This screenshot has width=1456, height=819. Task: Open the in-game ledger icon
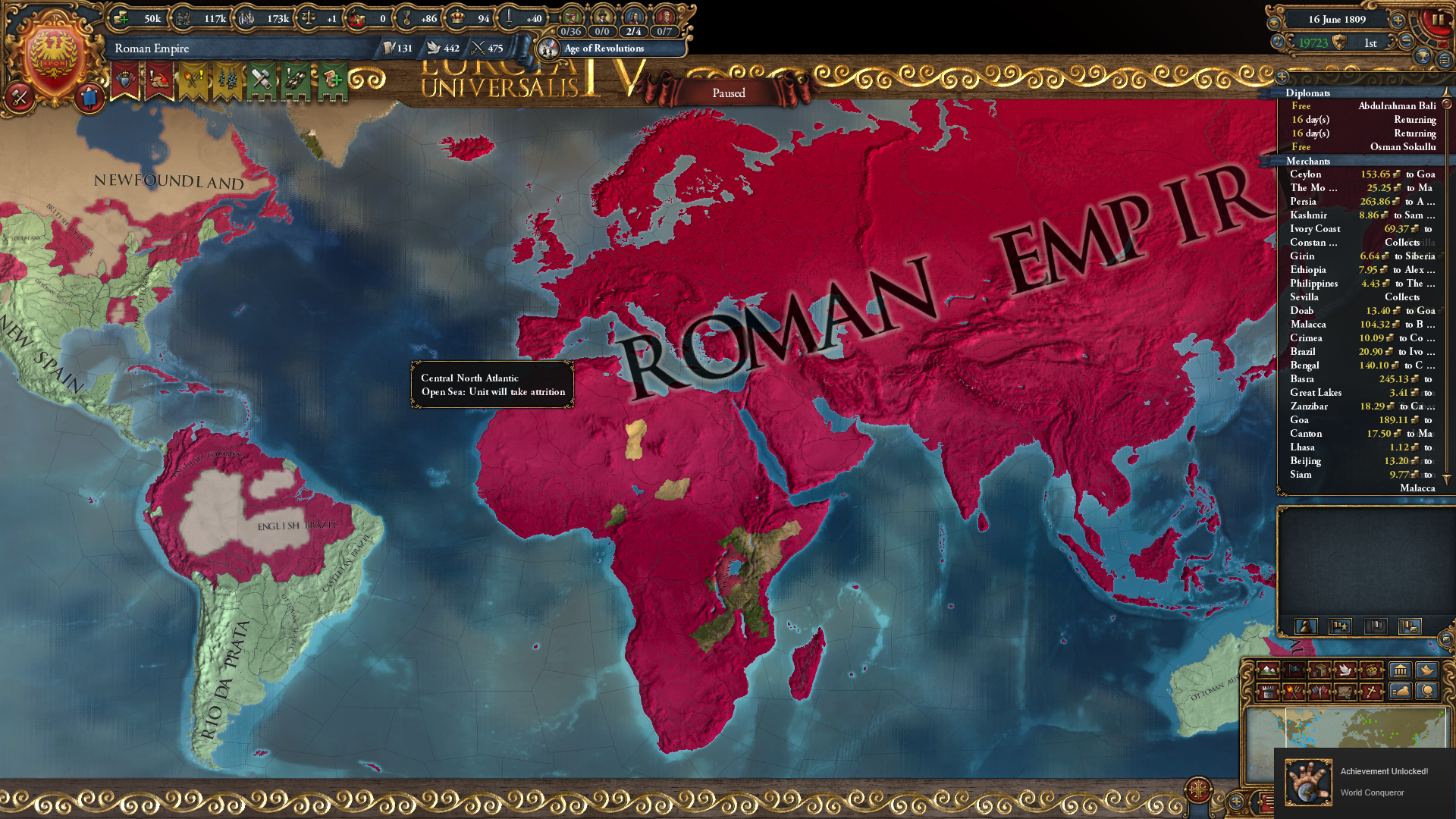click(1445, 61)
